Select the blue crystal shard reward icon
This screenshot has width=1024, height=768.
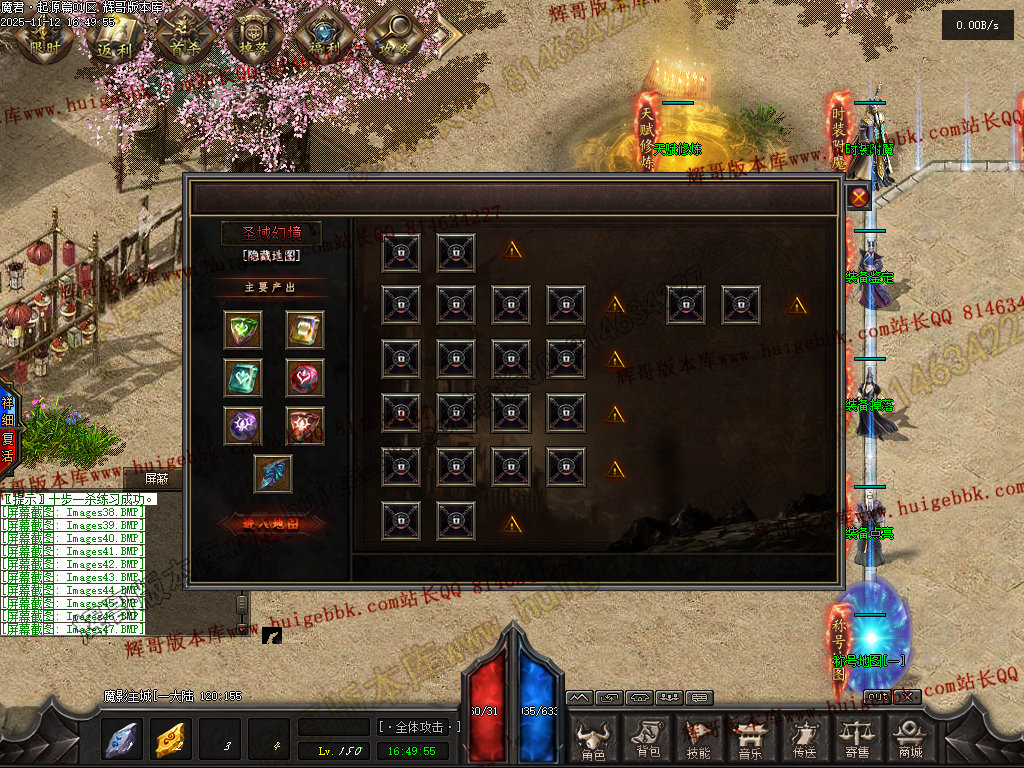[x=273, y=473]
